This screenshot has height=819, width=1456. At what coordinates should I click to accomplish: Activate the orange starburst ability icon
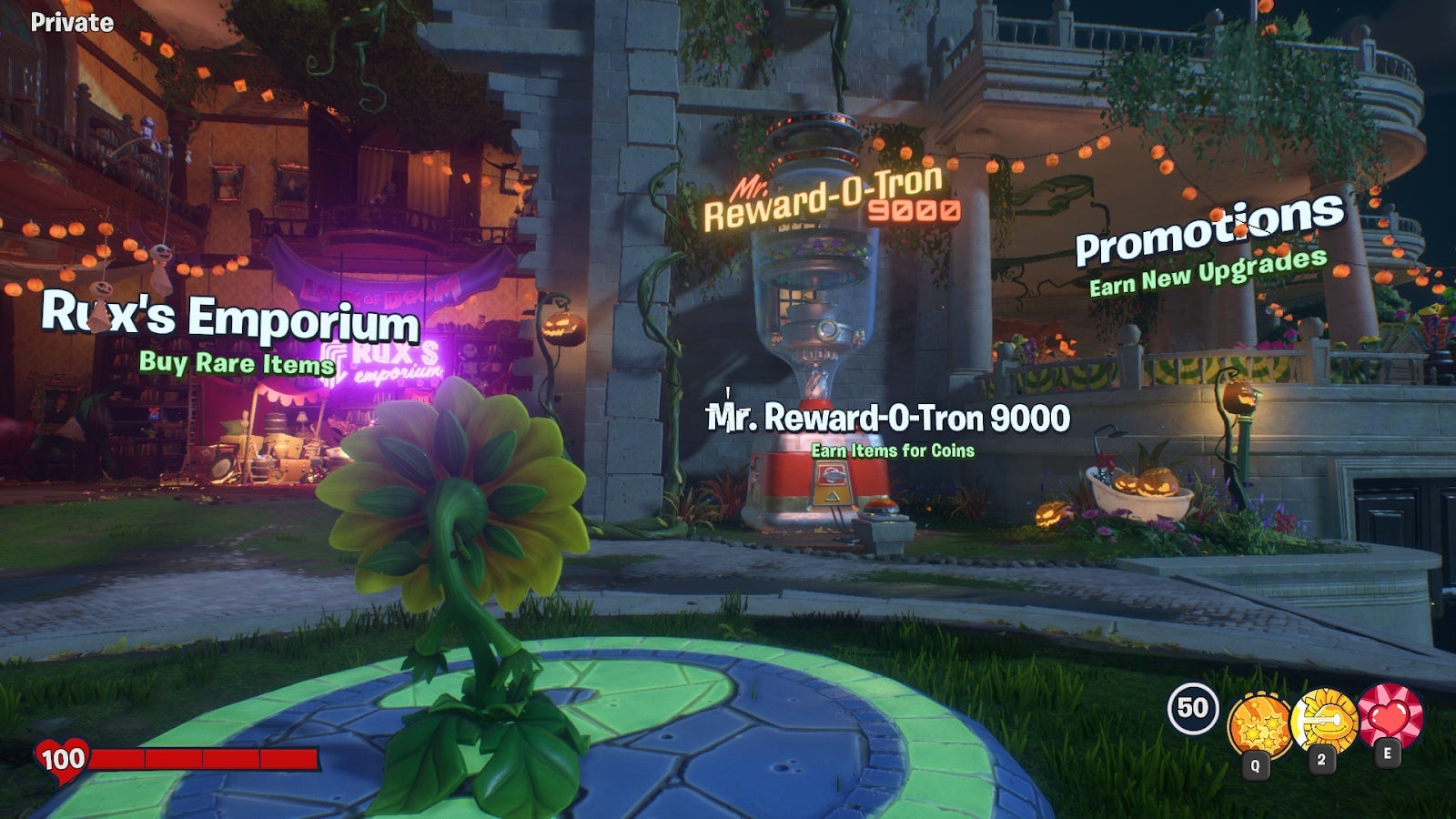[1259, 724]
